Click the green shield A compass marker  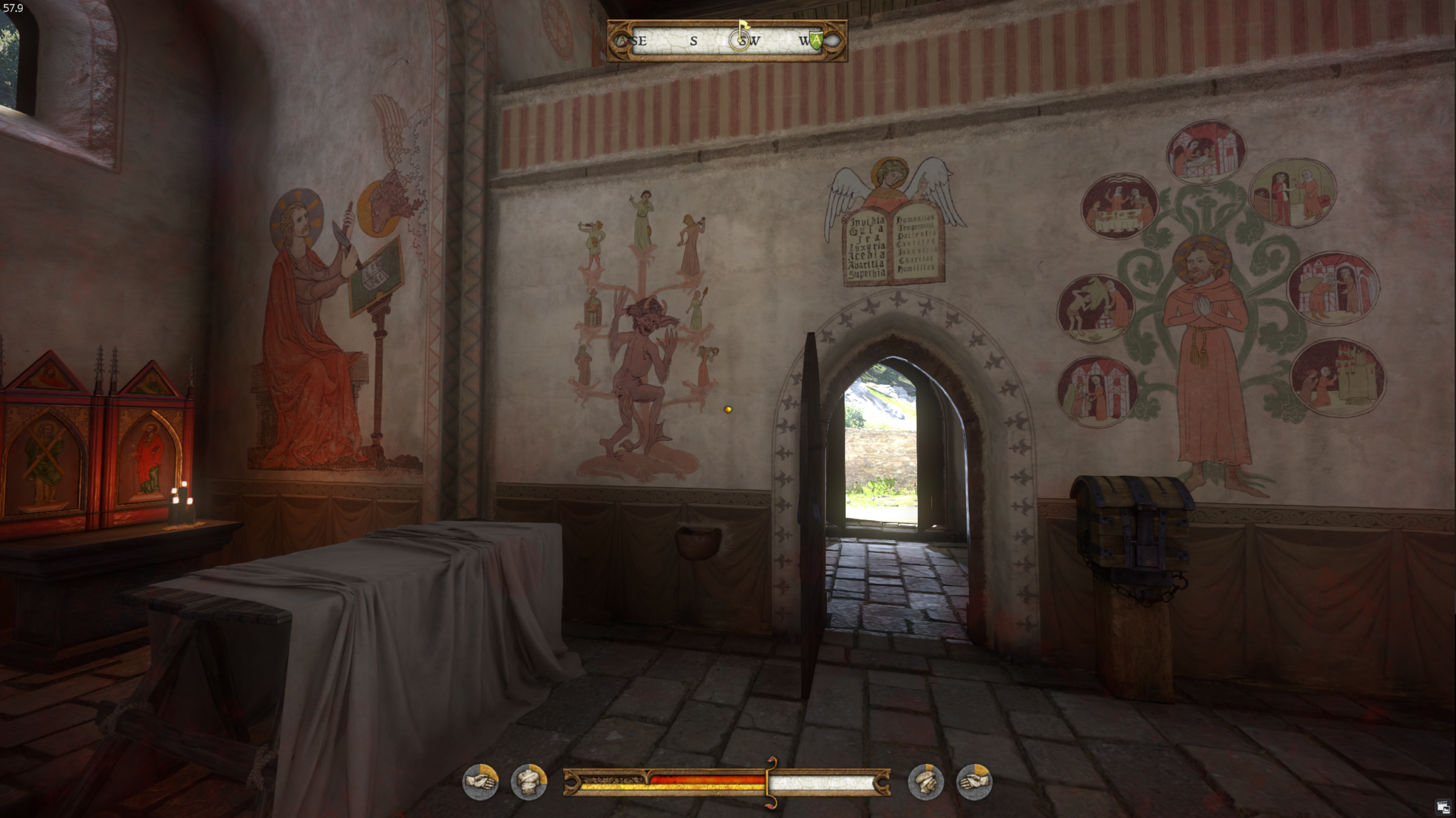coord(815,41)
